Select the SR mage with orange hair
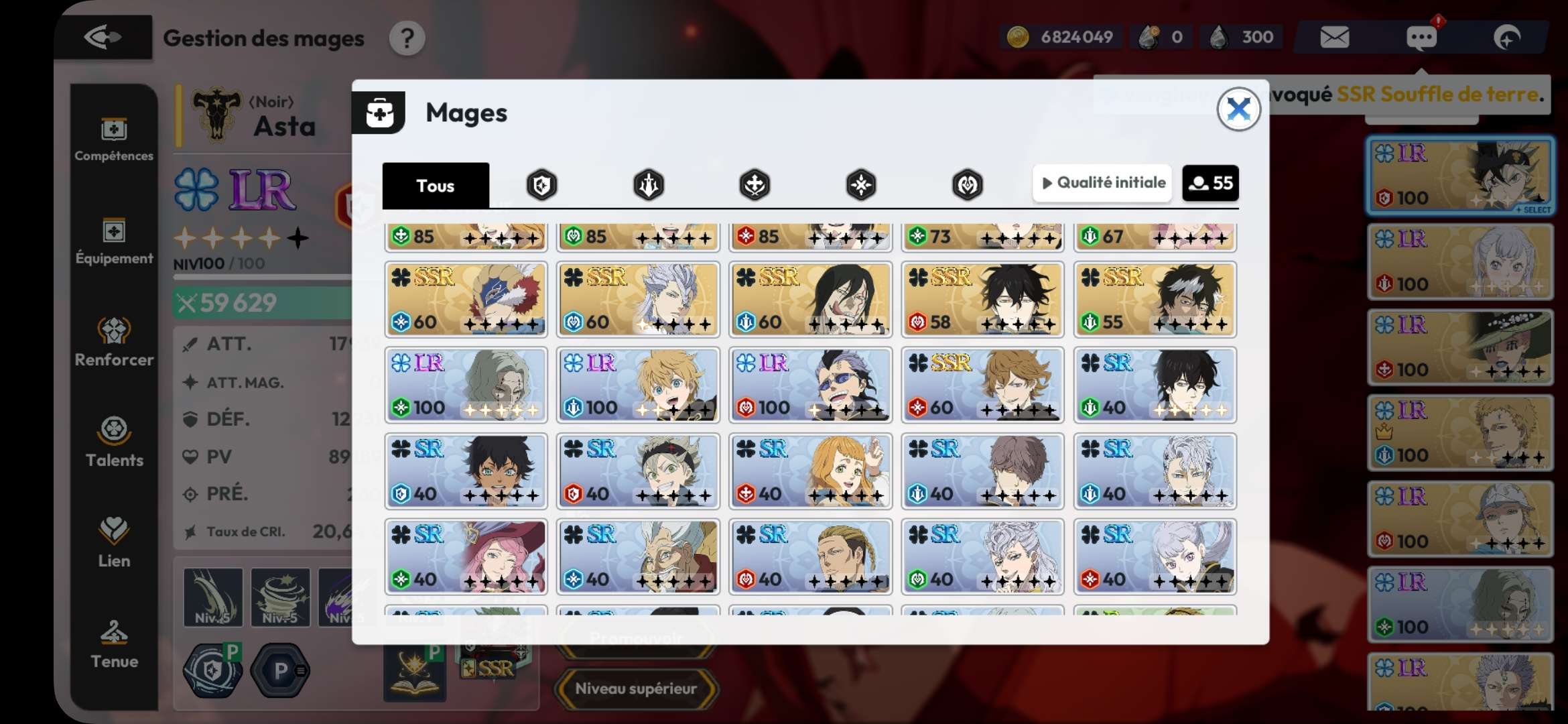The width and height of the screenshot is (1568, 724). pyautogui.click(x=810, y=471)
